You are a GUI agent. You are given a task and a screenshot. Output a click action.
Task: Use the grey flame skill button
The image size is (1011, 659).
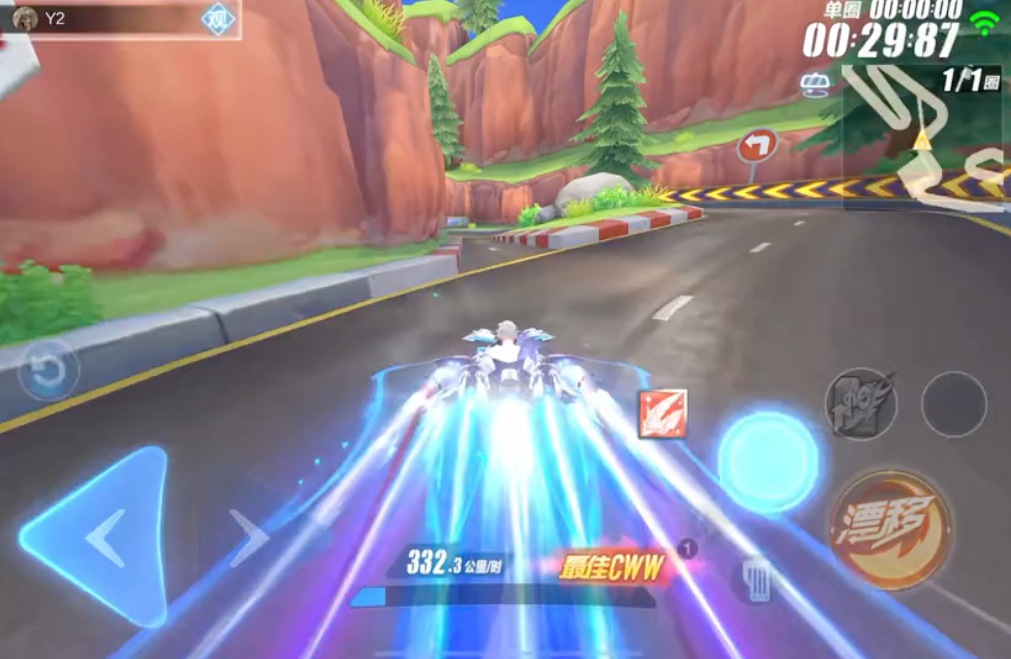[x=860, y=403]
